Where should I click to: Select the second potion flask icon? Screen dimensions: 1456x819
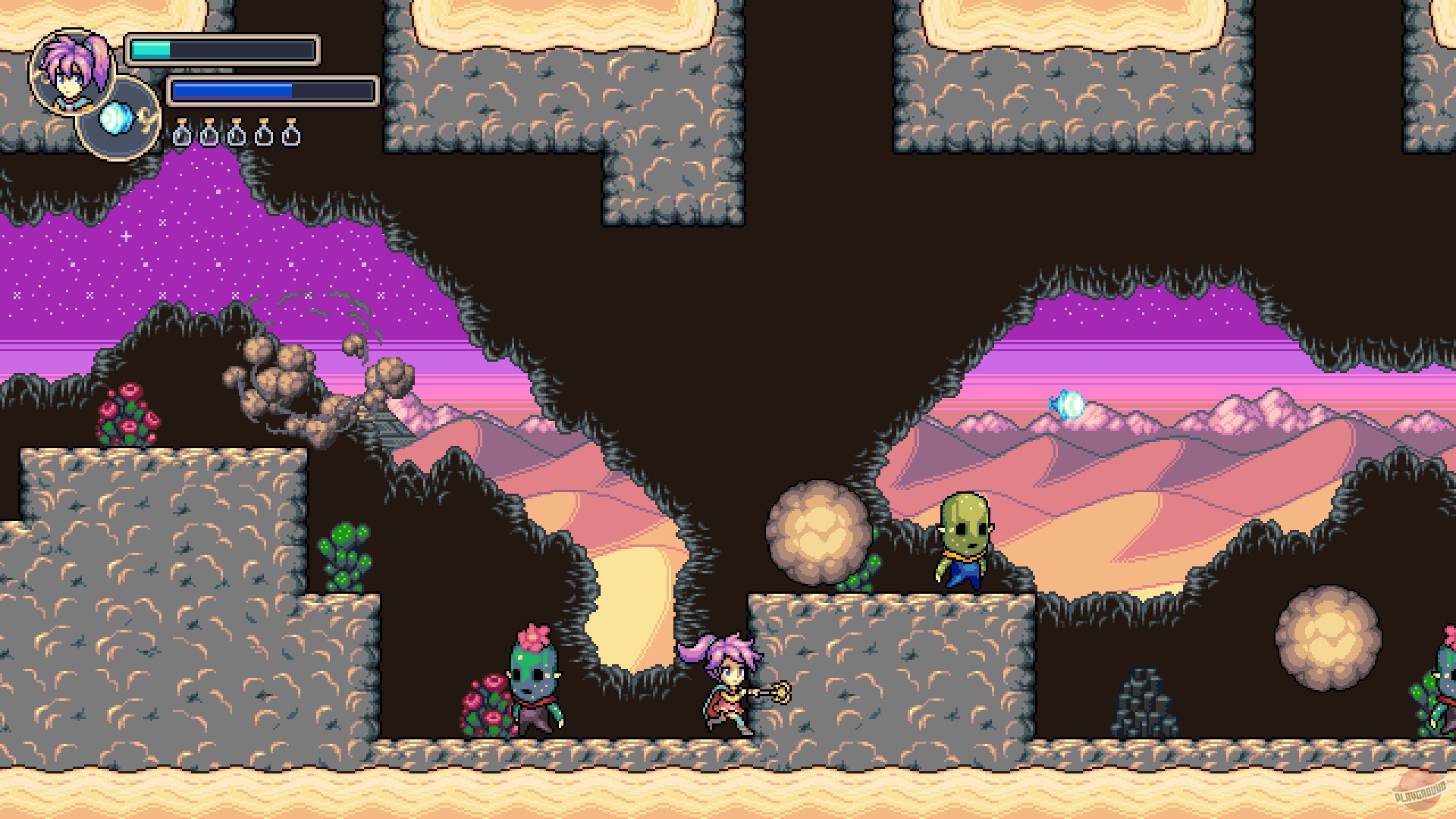209,133
